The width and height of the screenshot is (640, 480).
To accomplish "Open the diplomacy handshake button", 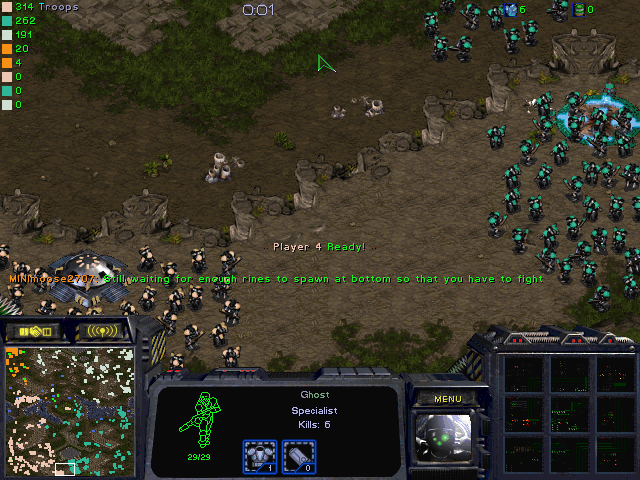I will [34, 330].
